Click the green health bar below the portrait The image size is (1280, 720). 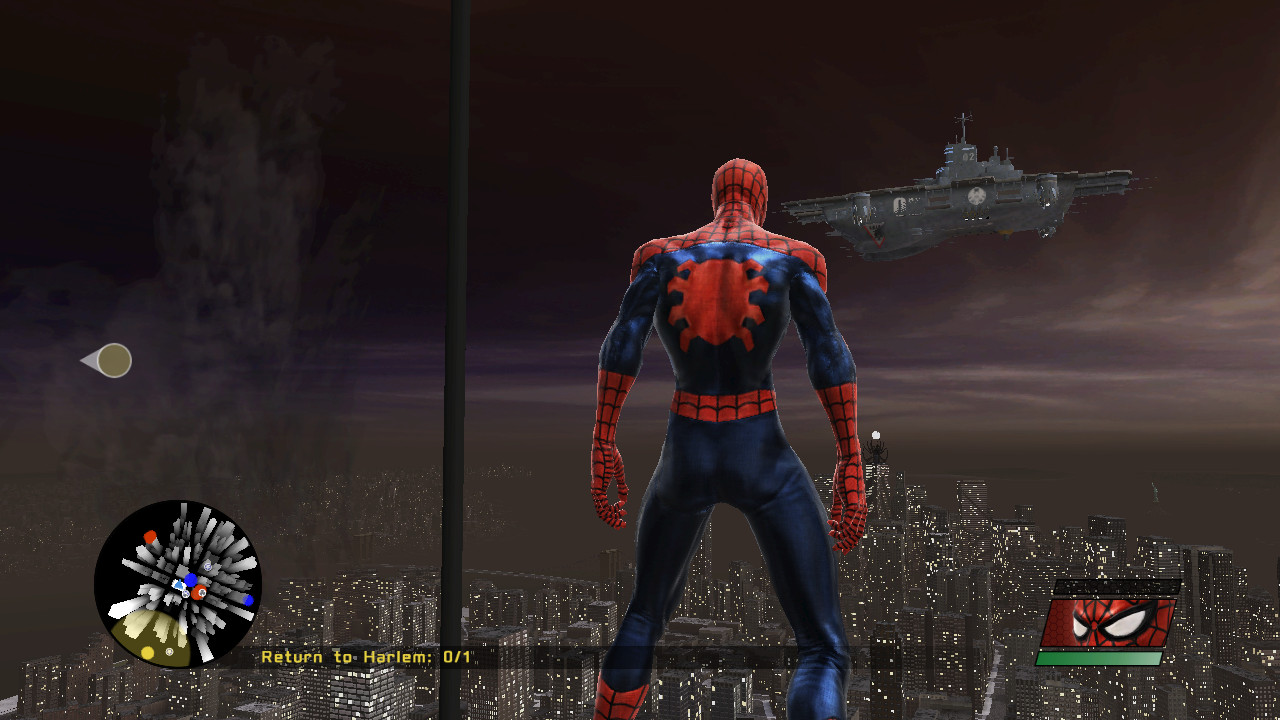click(x=1100, y=658)
